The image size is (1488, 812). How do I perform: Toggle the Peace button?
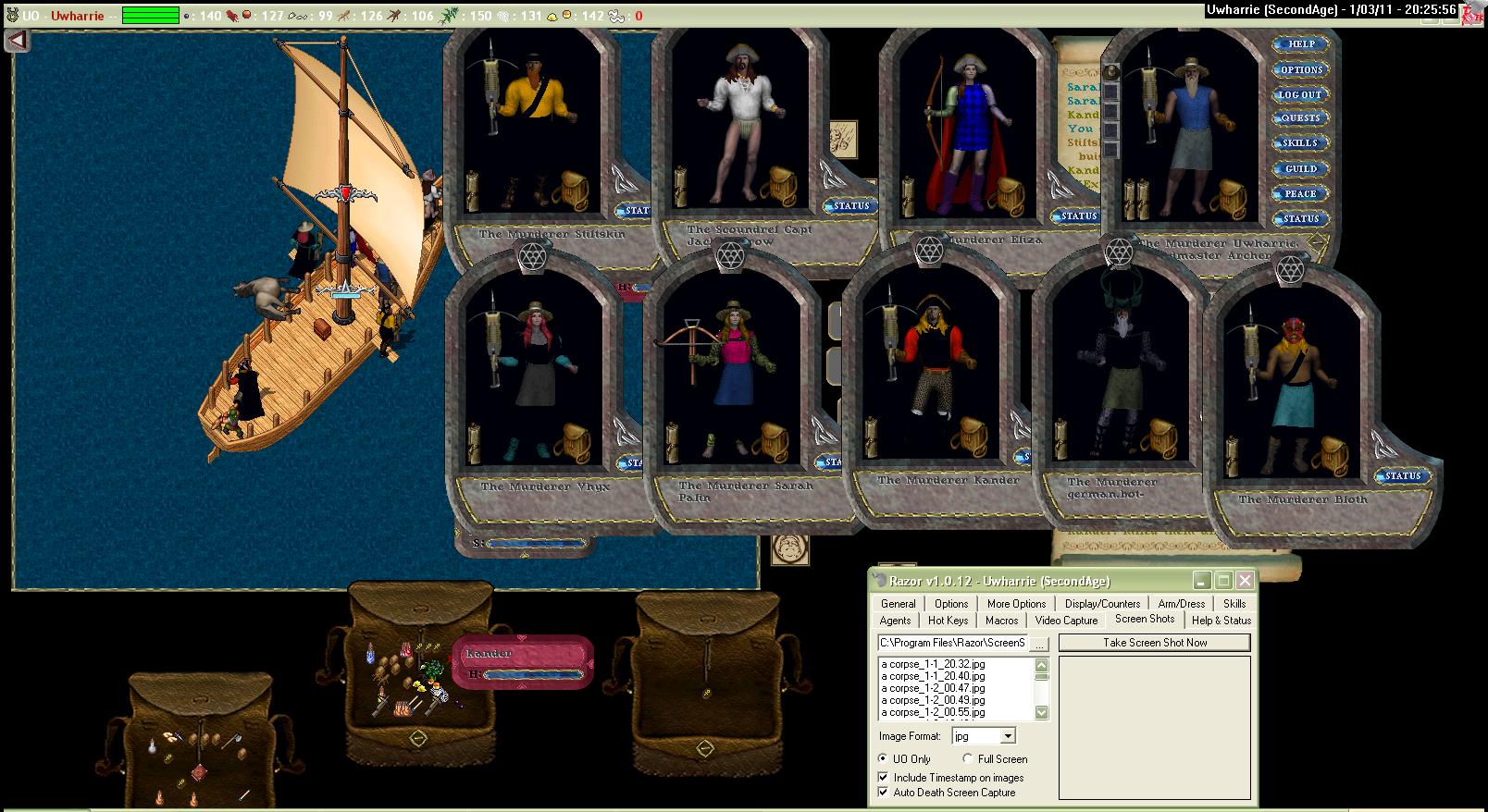[1300, 193]
